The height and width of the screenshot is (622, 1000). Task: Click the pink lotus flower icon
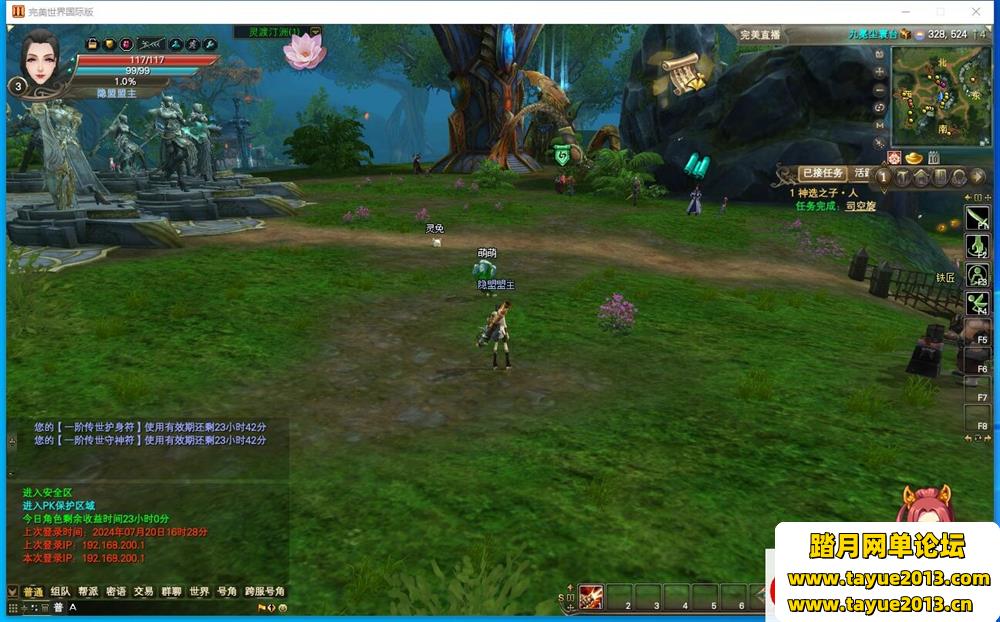(x=302, y=52)
